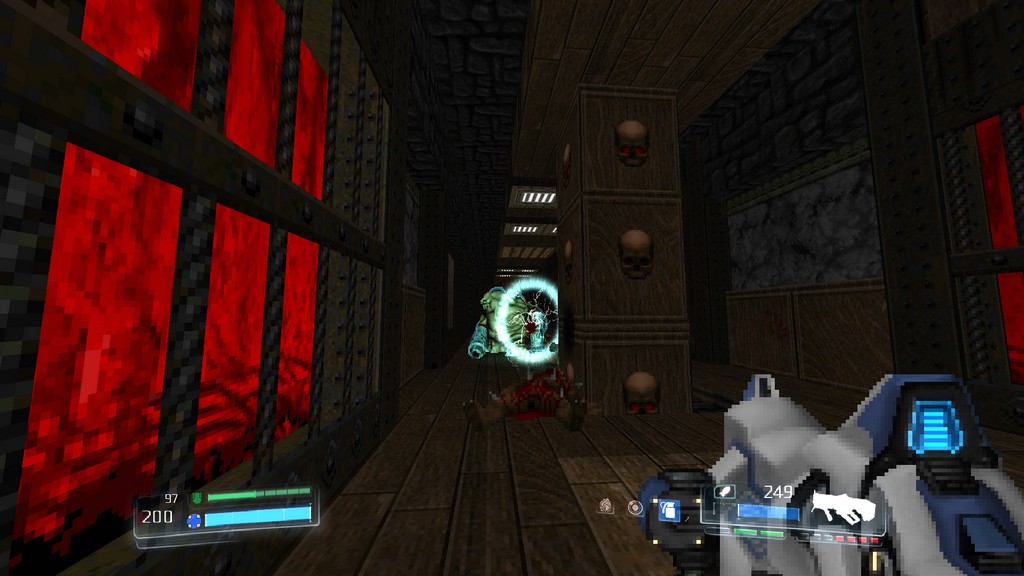
Task: Click the flame belch equipment icon
Action: tap(606, 506)
